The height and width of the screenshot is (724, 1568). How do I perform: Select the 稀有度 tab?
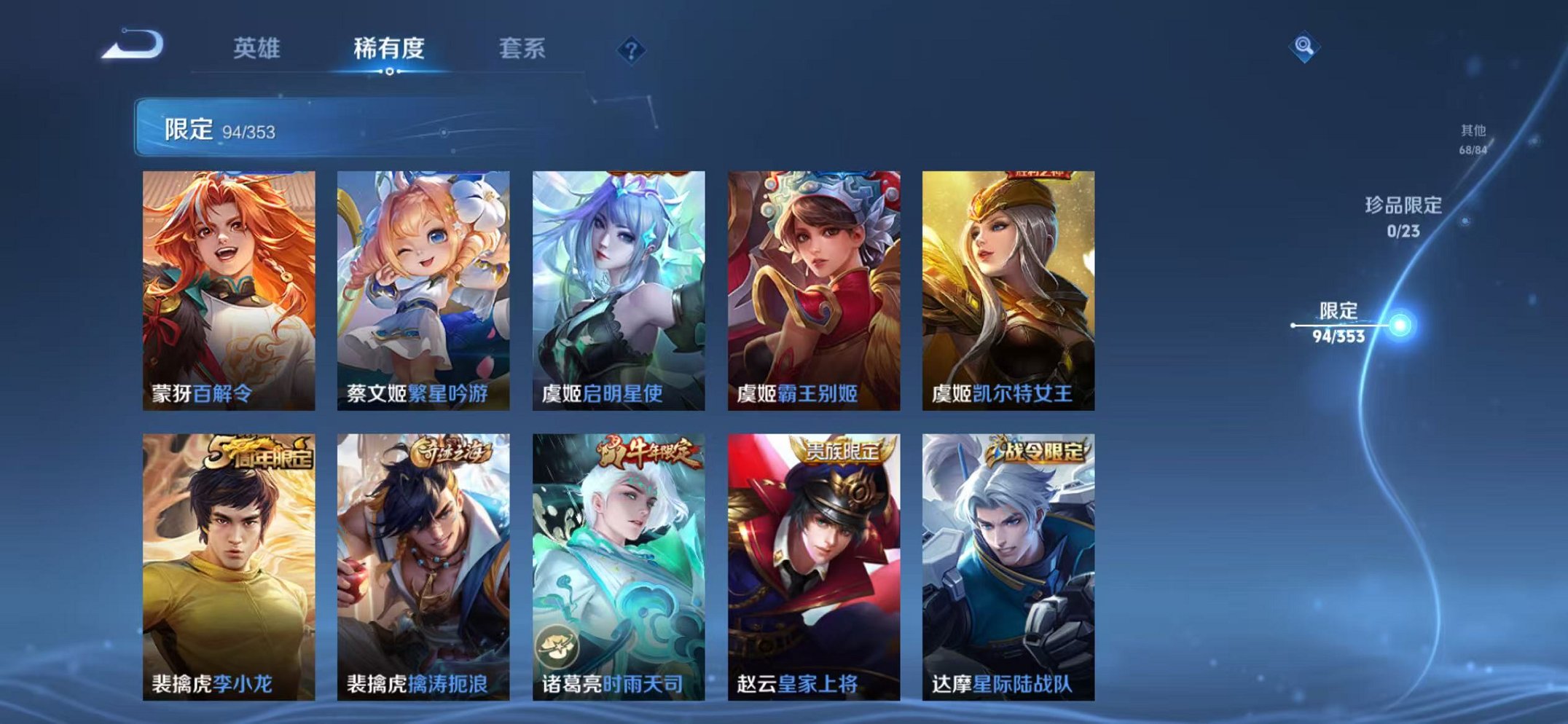coord(391,46)
